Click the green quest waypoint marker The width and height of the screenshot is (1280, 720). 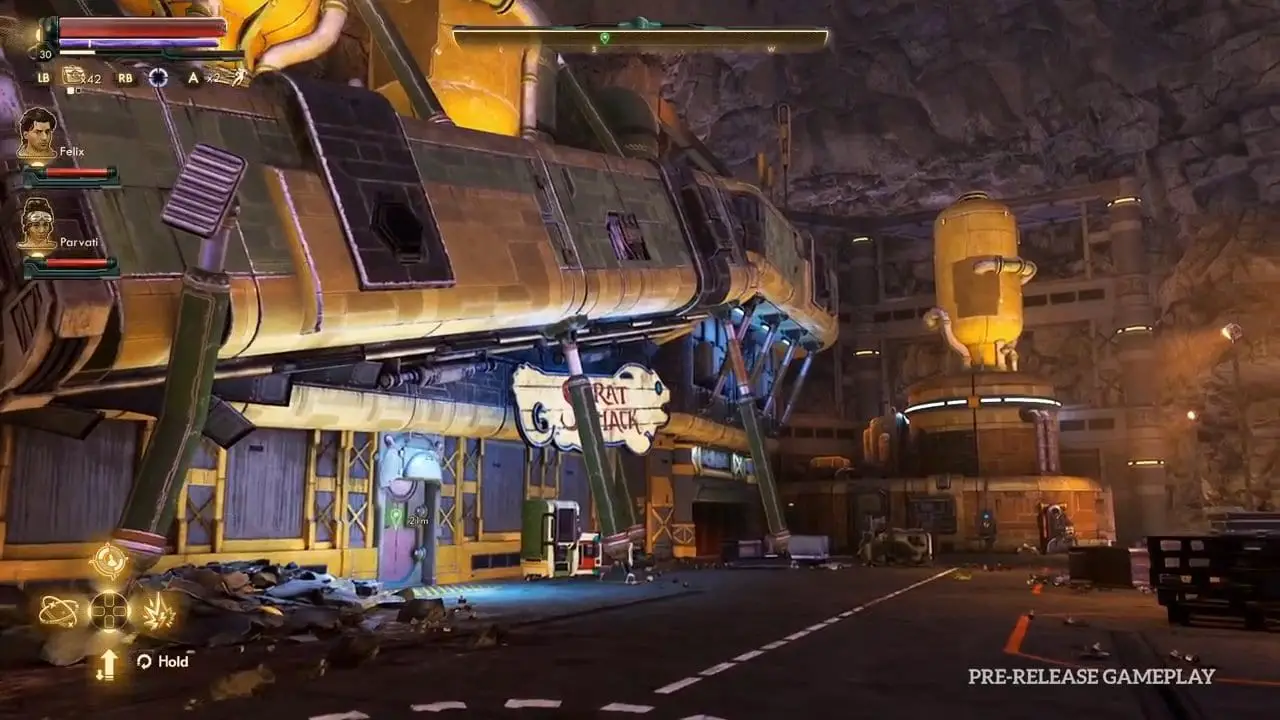pos(396,516)
